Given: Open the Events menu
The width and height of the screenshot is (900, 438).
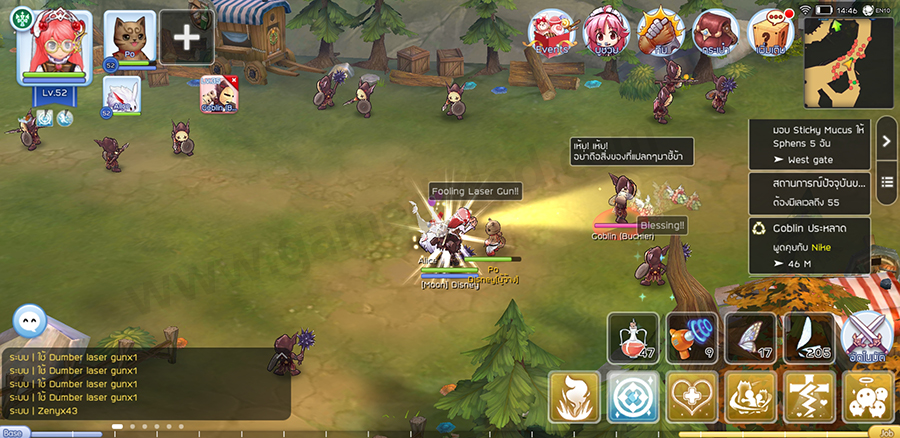Looking at the screenshot, I should pos(551,33).
